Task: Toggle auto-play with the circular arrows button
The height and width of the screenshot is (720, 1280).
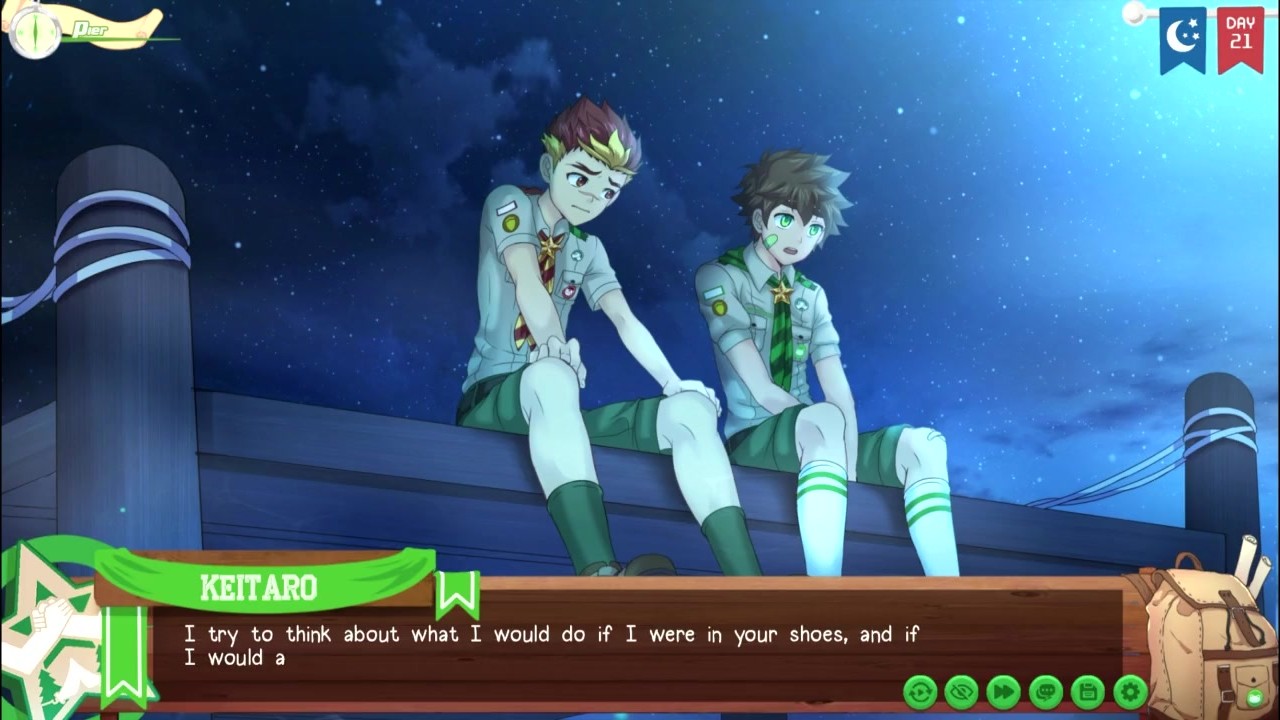Action: tap(920, 691)
